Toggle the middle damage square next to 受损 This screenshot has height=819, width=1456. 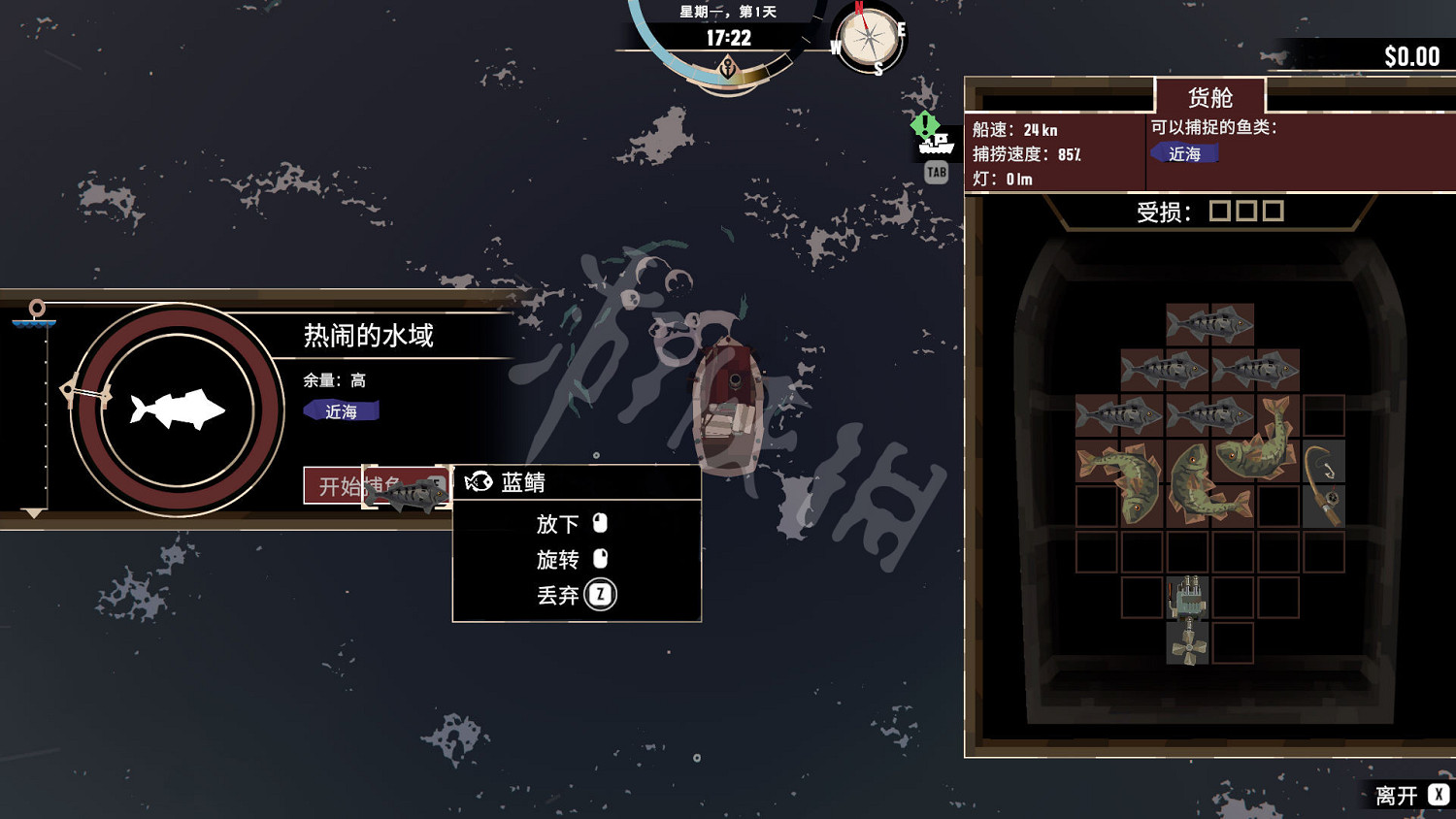[1246, 210]
